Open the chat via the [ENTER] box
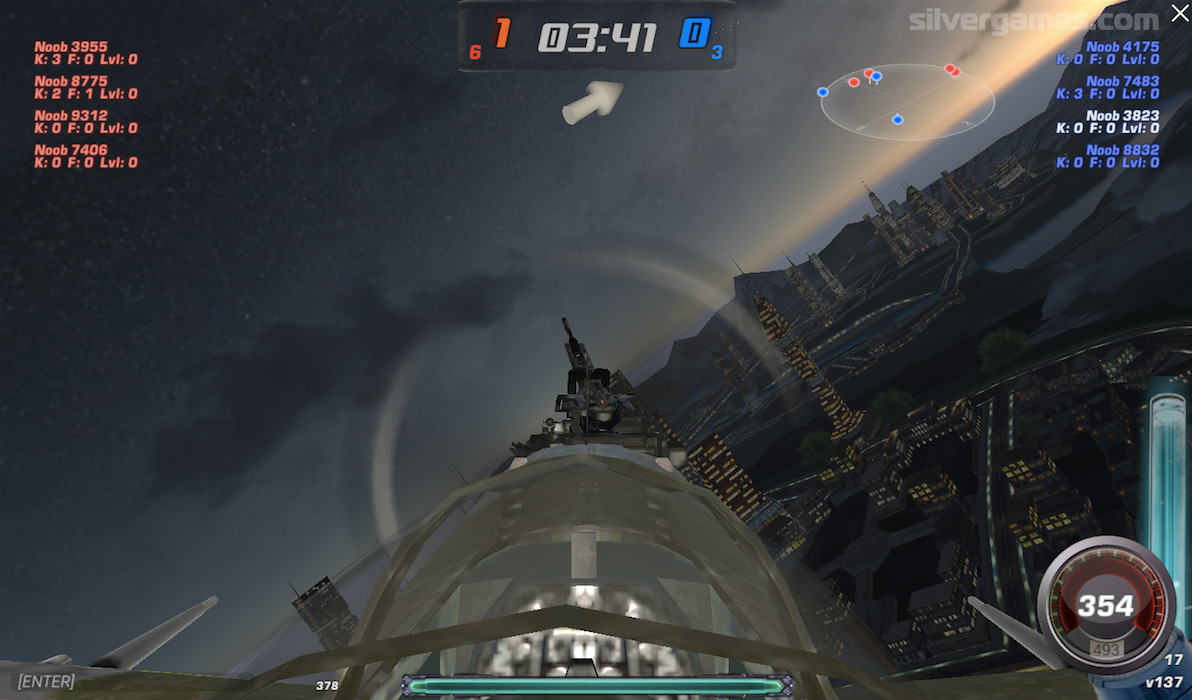Viewport: 1192px width, 700px height. (46, 681)
